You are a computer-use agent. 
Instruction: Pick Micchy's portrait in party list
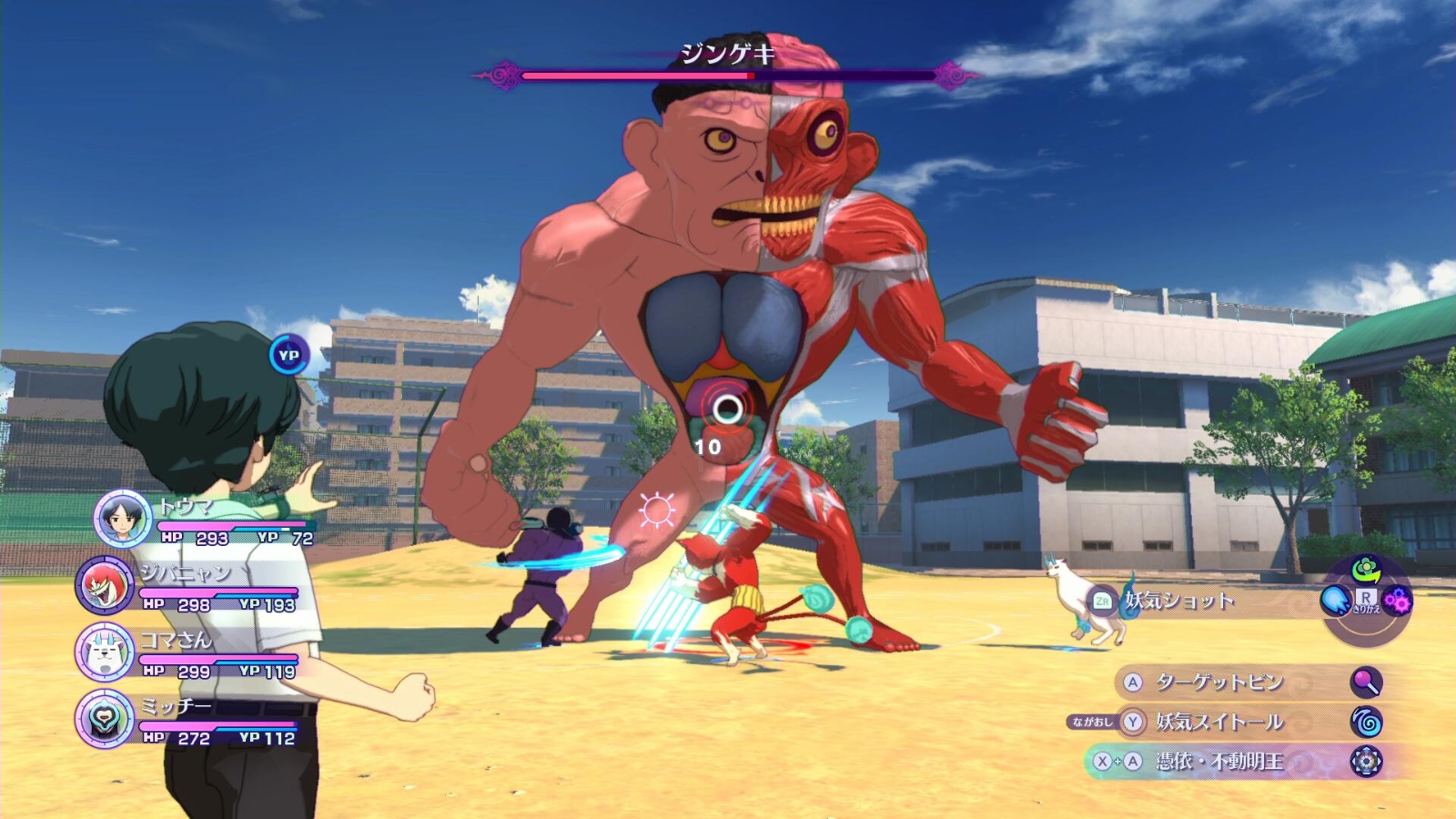pos(105,718)
